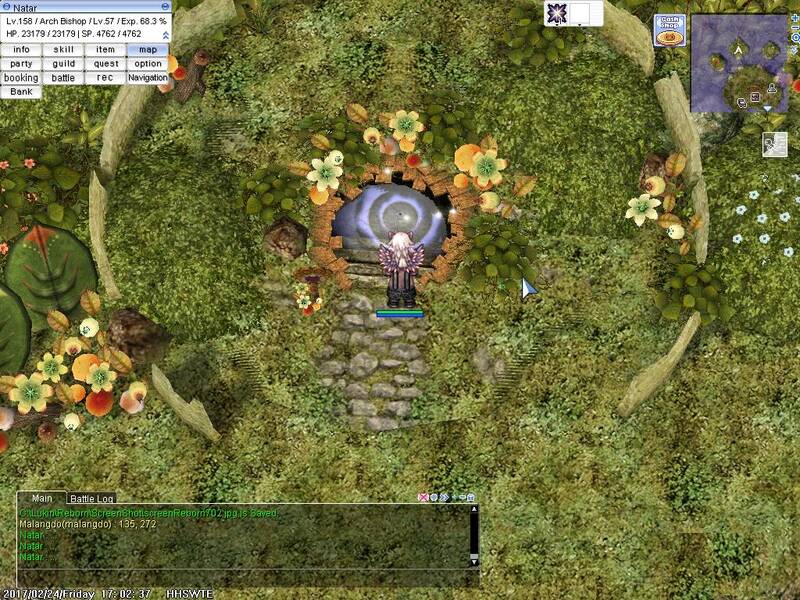Click the minimap
The height and width of the screenshot is (600, 800).
click(738, 63)
